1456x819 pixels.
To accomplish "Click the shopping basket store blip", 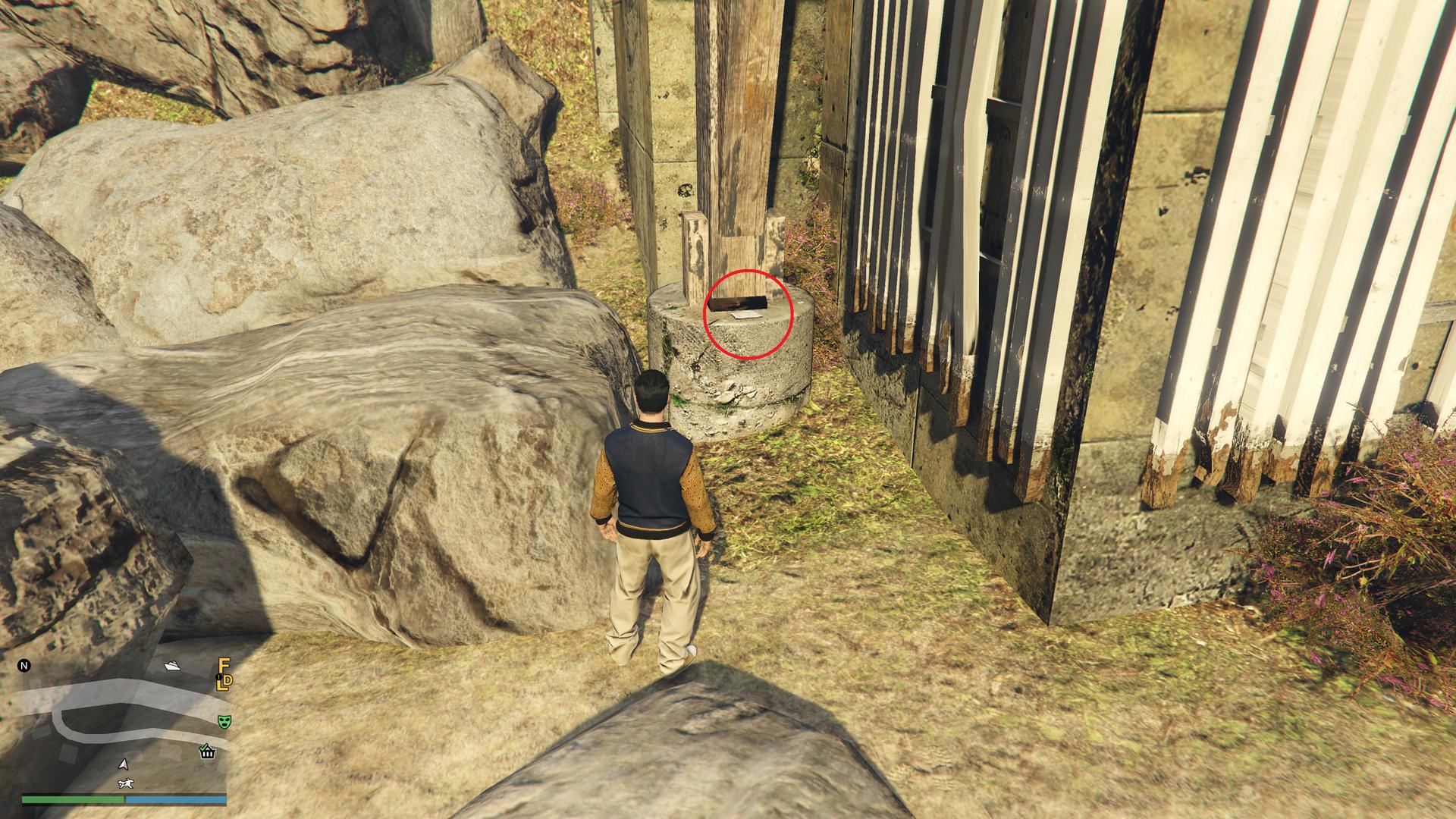I will click(207, 752).
